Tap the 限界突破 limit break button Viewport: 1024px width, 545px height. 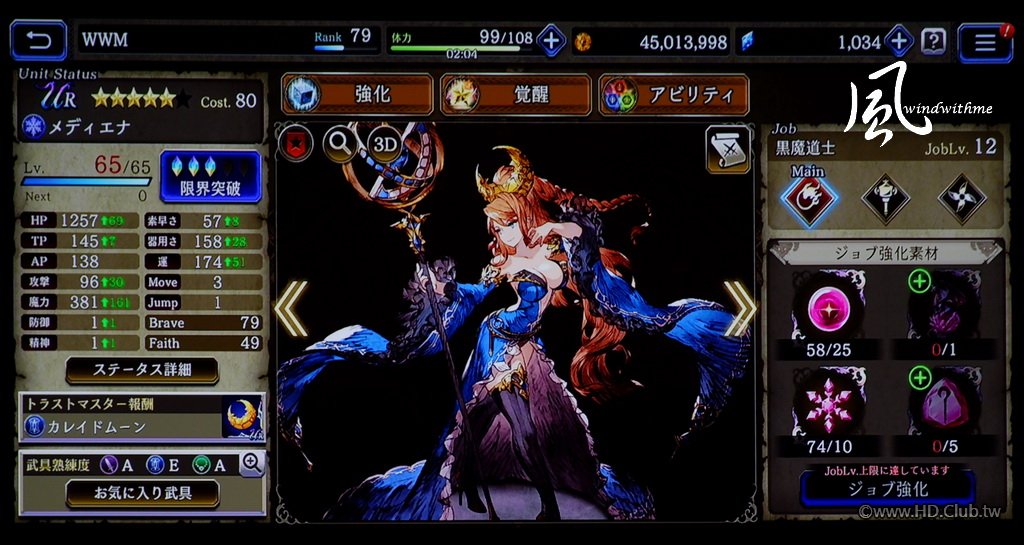coord(209,176)
